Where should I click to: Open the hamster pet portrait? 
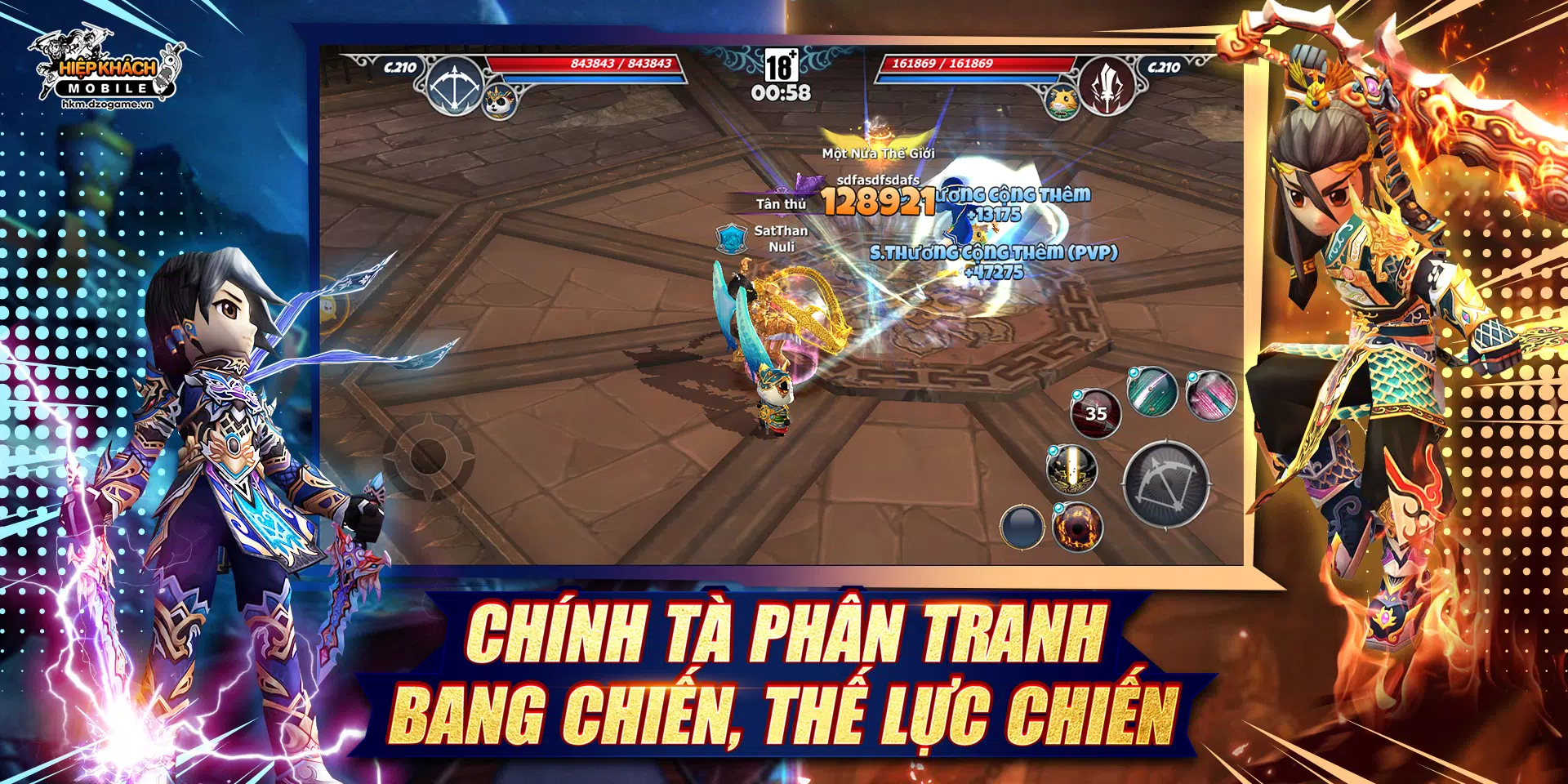1064,103
